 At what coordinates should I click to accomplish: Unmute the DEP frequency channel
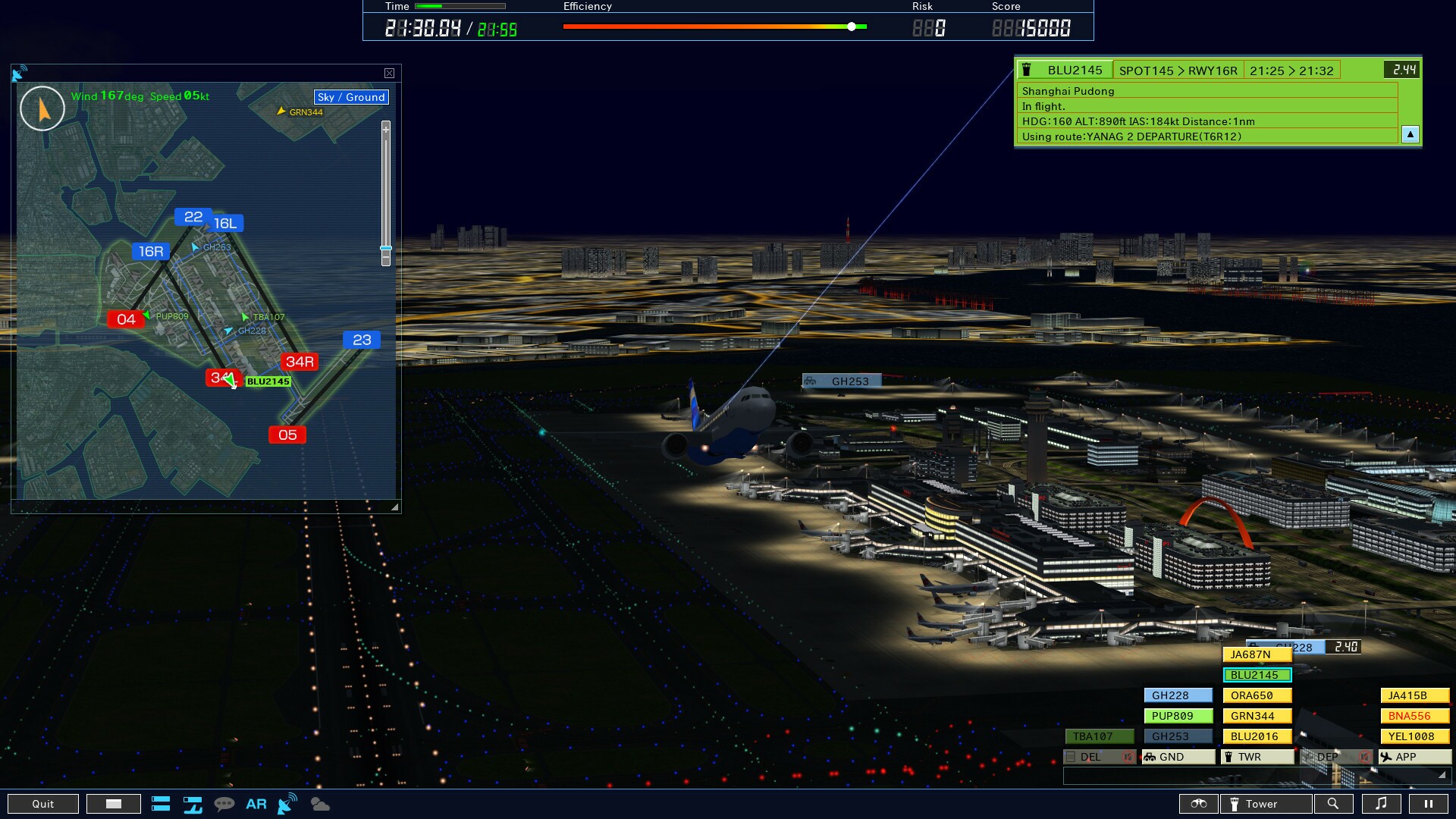1363,757
